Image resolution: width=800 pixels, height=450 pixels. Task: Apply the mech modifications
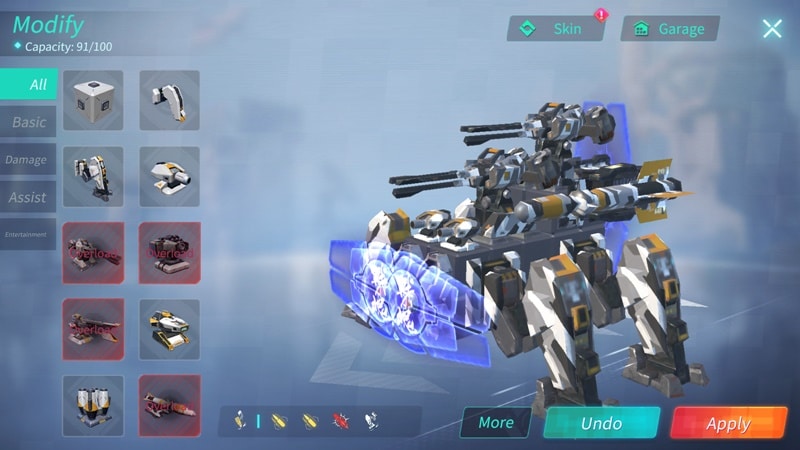(728, 423)
